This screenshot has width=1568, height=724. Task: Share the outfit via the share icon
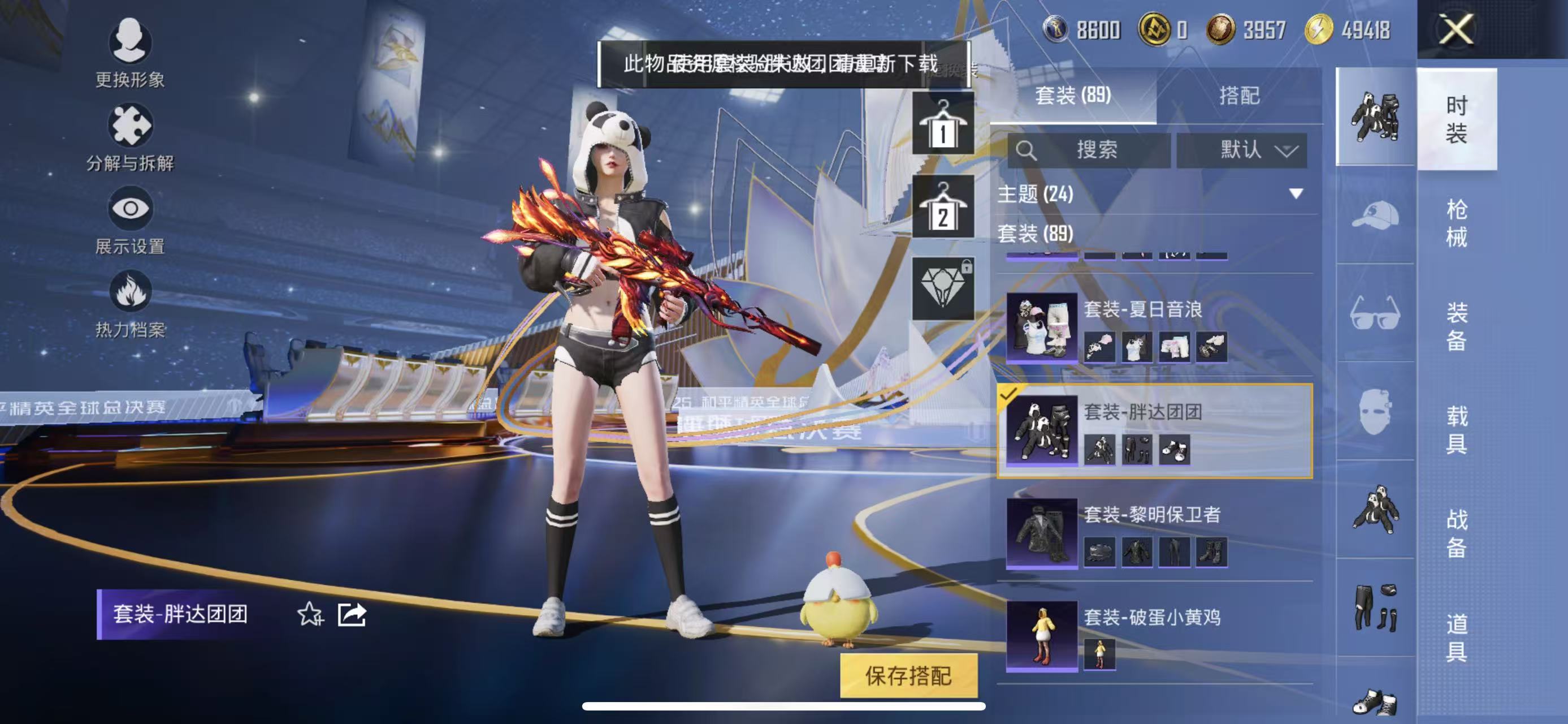pyautogui.click(x=352, y=614)
